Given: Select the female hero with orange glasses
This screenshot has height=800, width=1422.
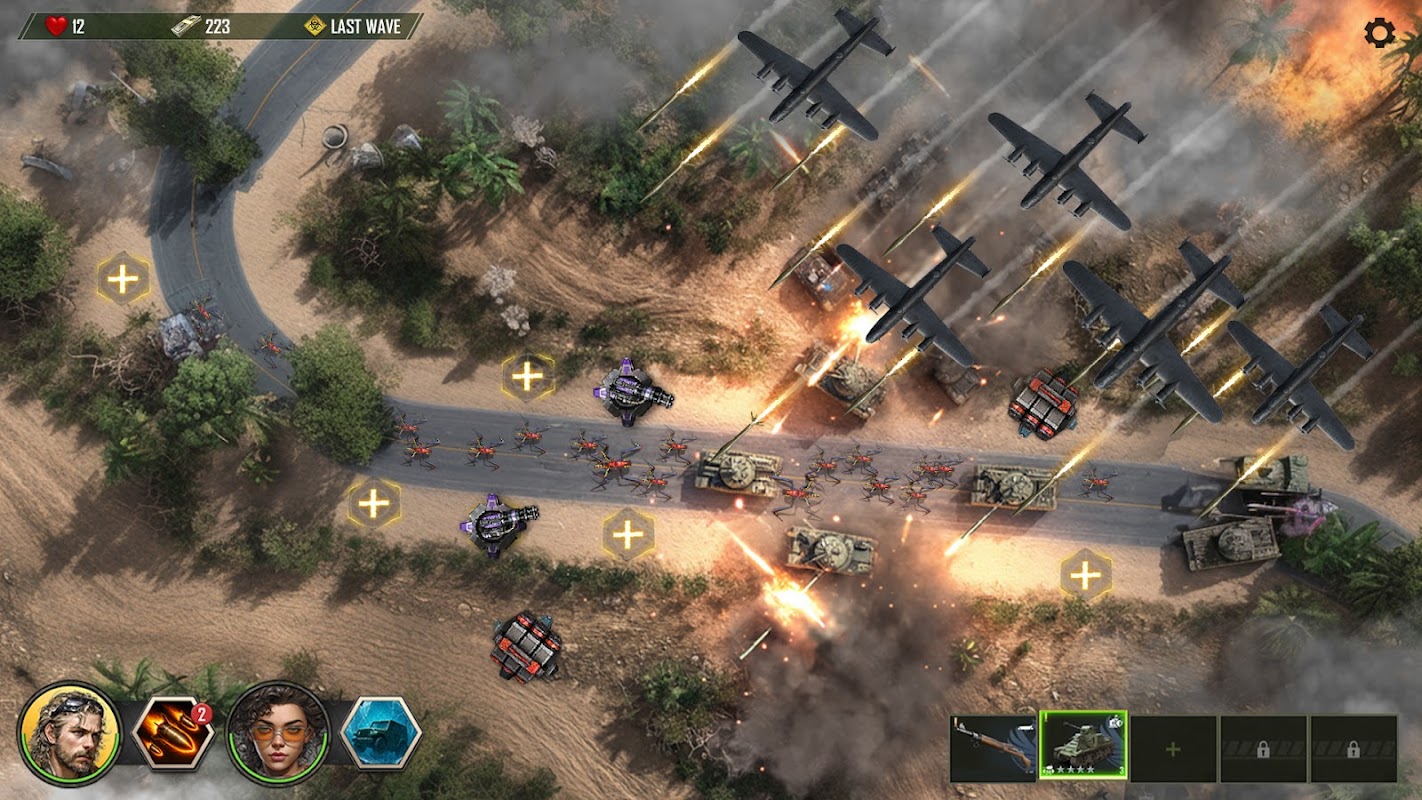Looking at the screenshot, I should pyautogui.click(x=278, y=733).
